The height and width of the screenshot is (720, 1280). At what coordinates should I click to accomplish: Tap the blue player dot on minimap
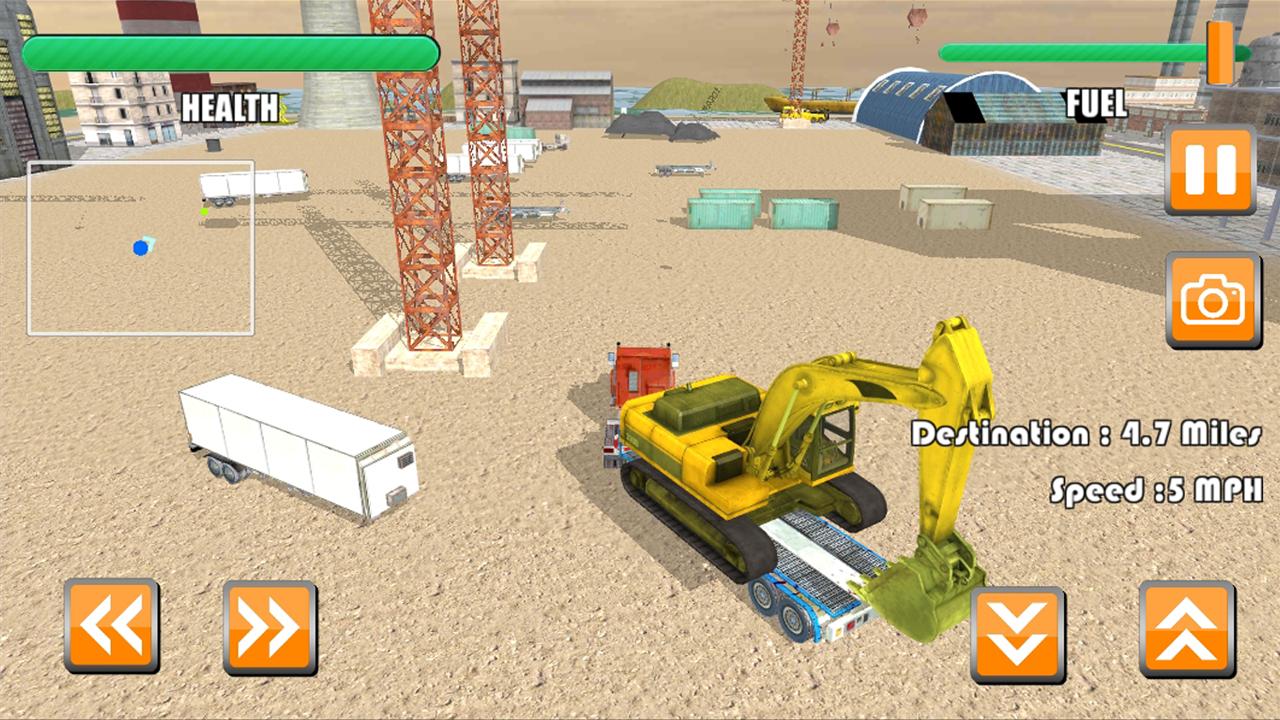tap(140, 247)
